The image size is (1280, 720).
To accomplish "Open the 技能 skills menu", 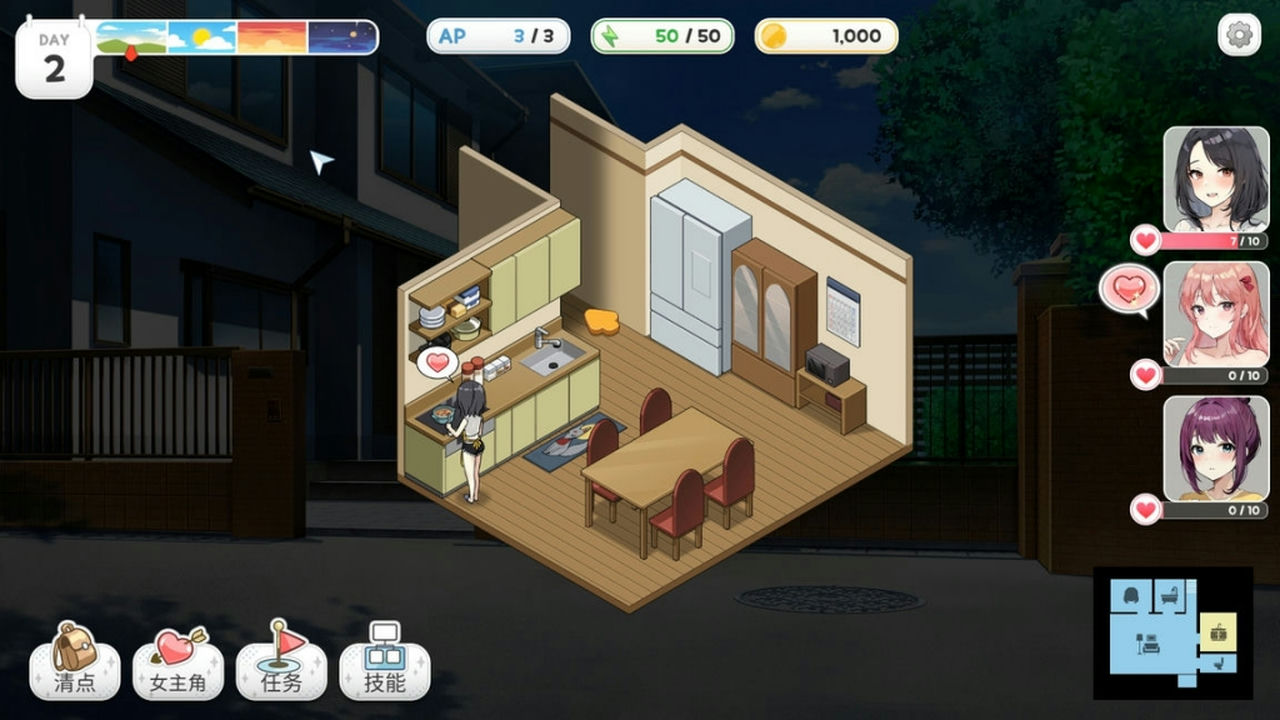I will tap(385, 661).
